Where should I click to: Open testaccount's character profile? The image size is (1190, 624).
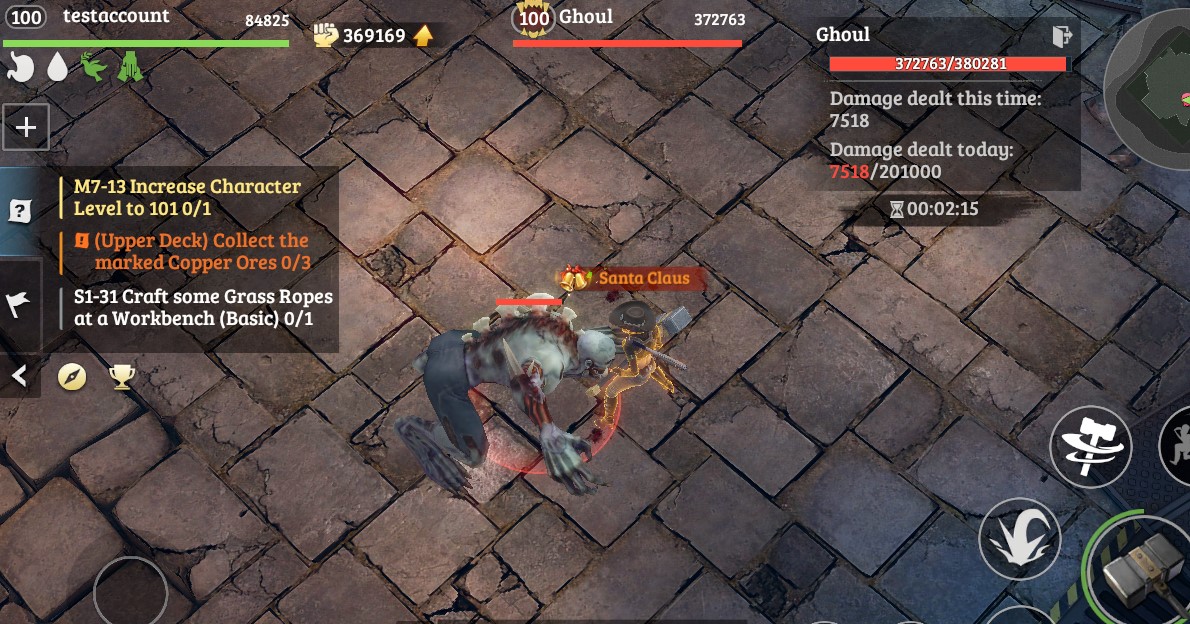click(x=30, y=18)
